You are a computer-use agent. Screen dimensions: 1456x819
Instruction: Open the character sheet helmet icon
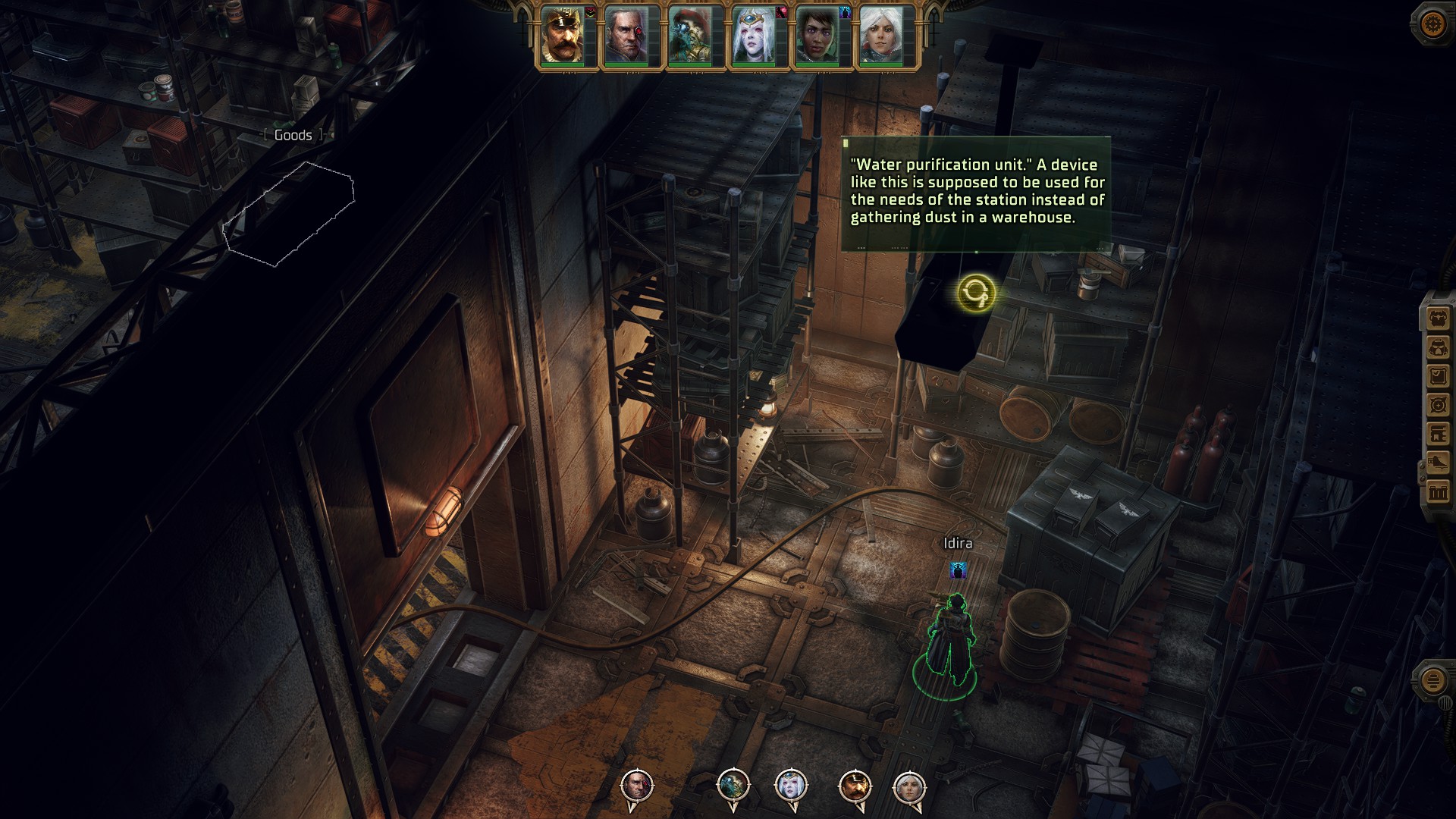click(1438, 348)
